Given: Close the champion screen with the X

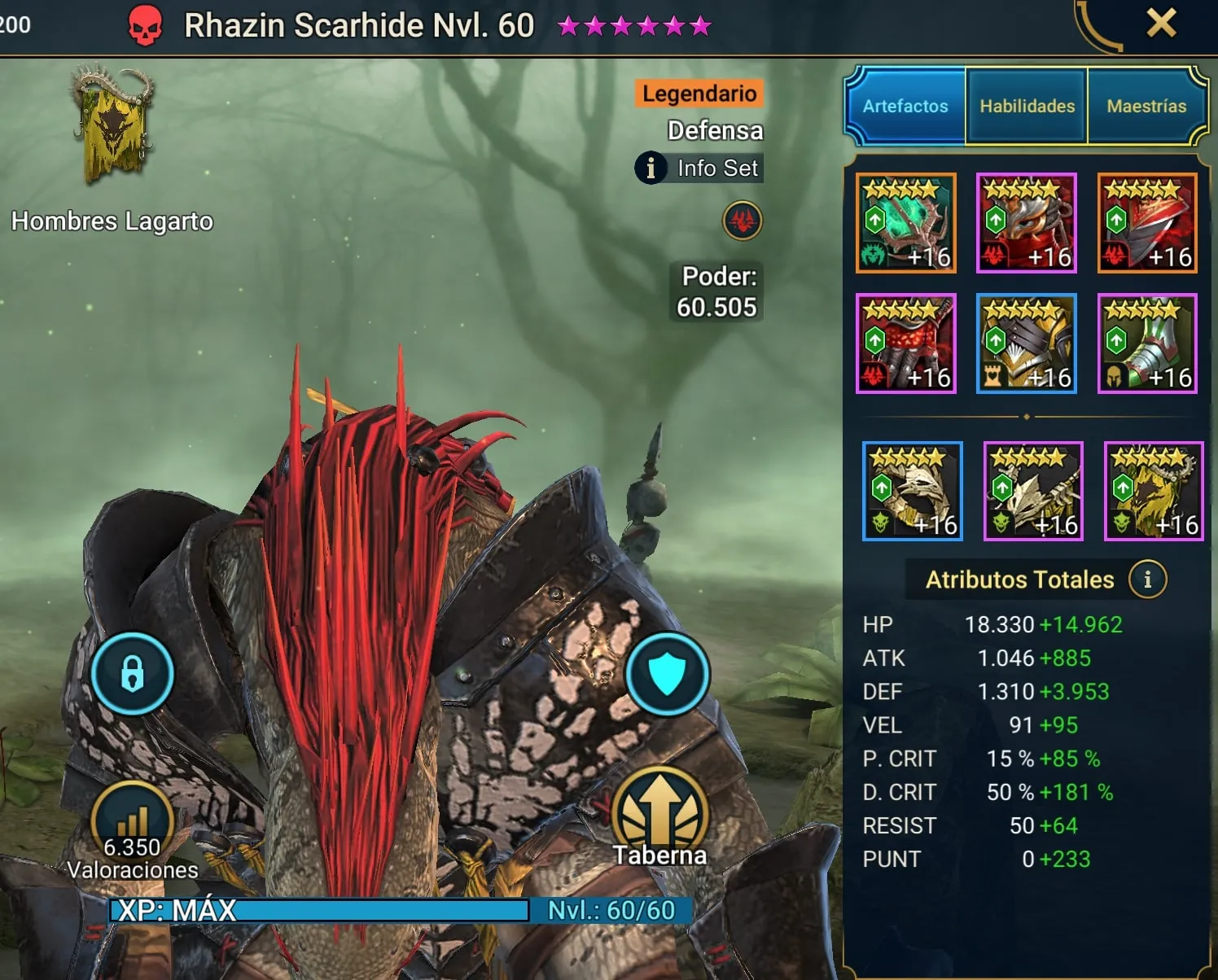Looking at the screenshot, I should (1161, 23).
